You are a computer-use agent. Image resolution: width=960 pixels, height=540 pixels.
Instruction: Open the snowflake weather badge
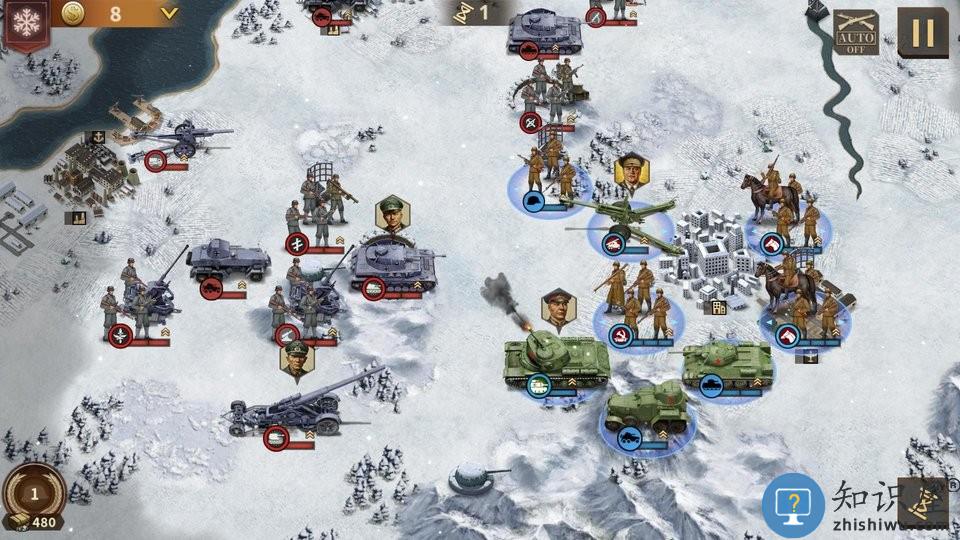[27, 22]
